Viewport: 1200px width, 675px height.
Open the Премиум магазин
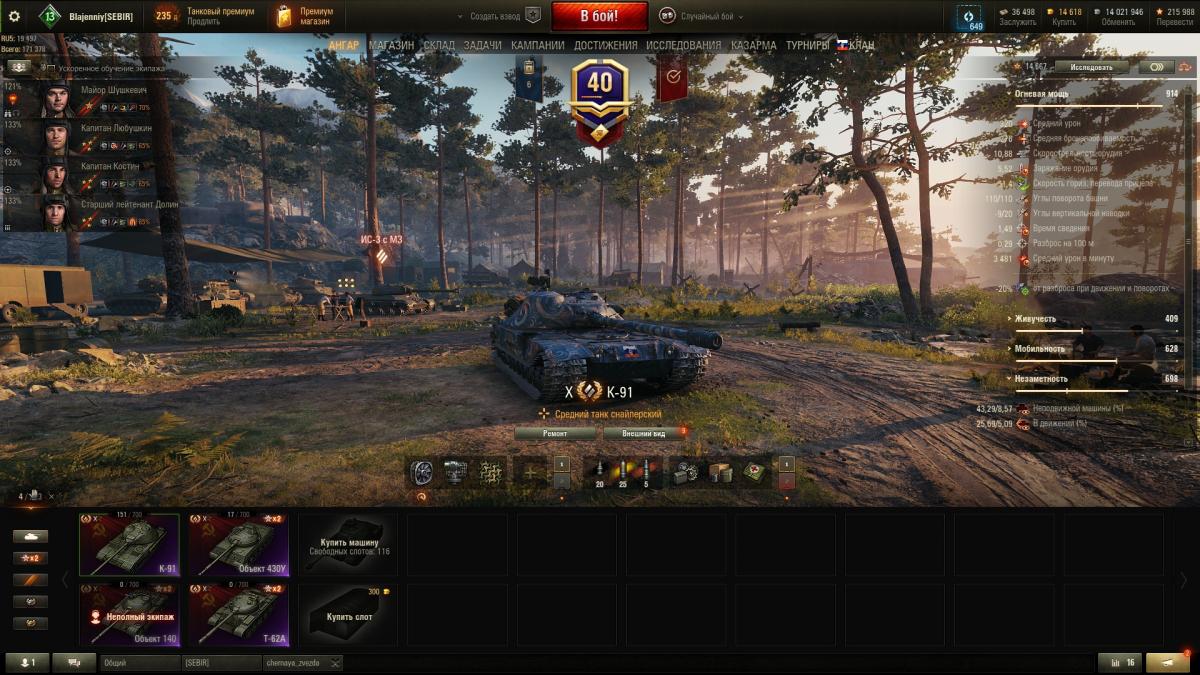[x=305, y=16]
